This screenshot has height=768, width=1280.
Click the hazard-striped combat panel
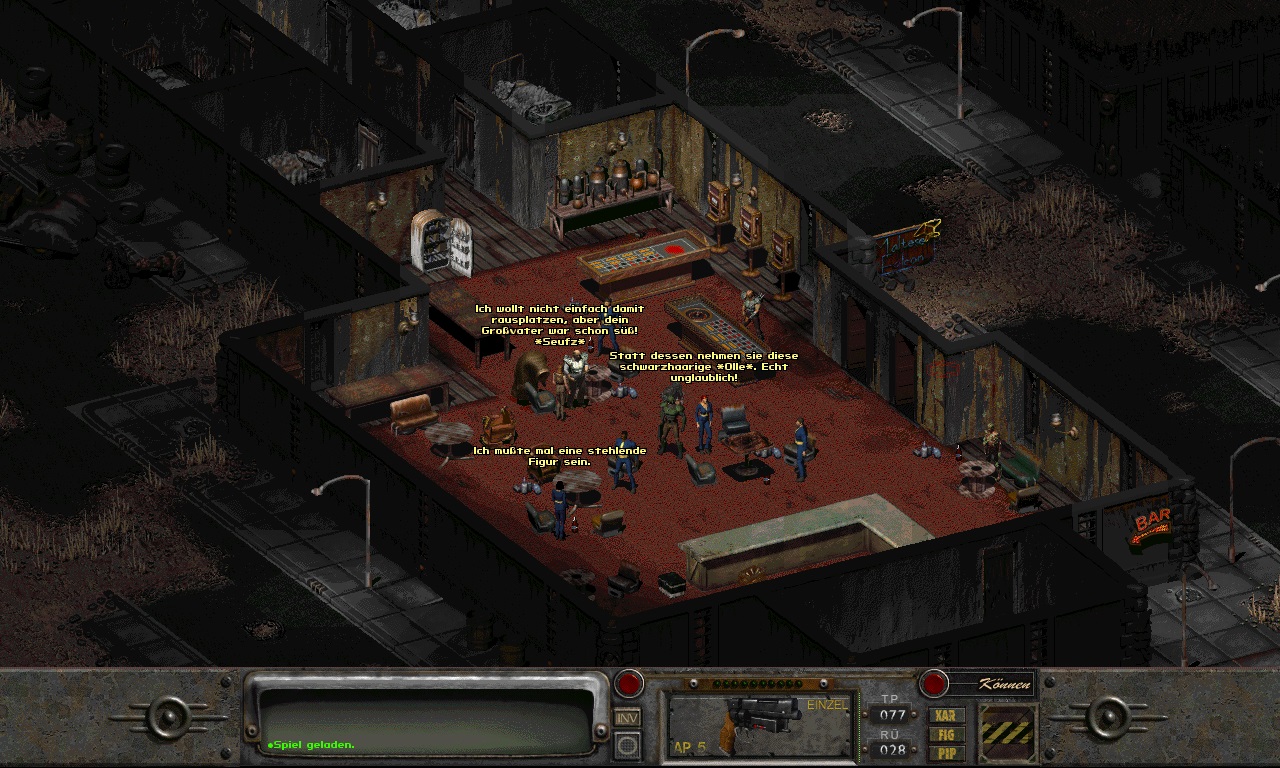1006,733
